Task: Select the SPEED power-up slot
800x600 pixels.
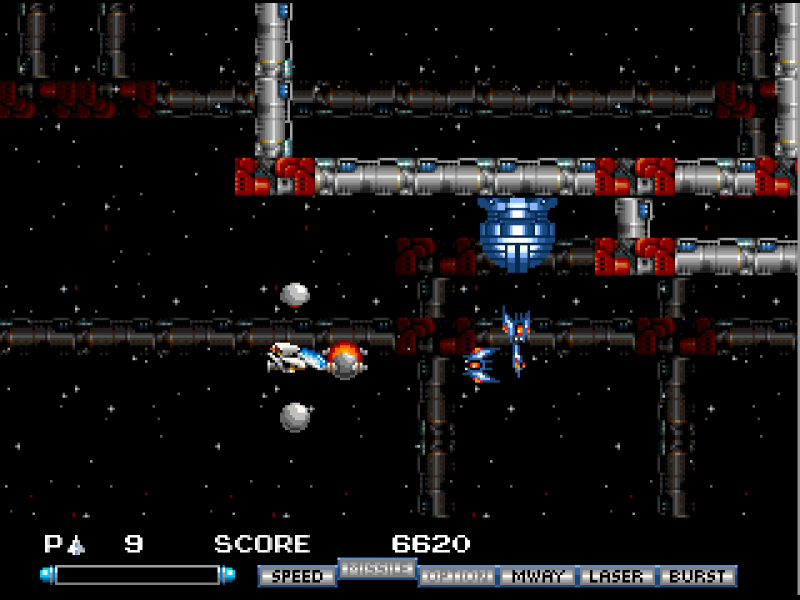Action: point(297,576)
